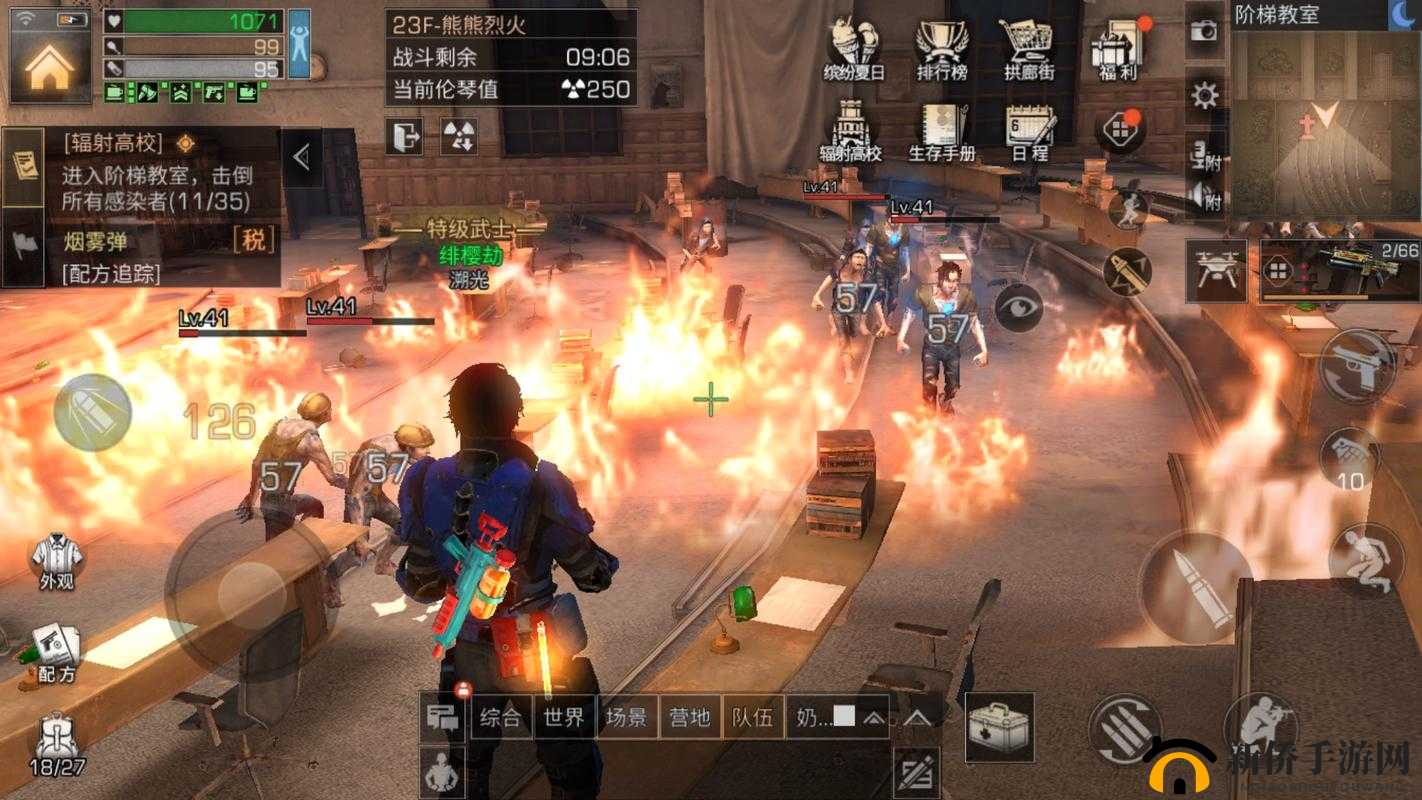Open the 排行榜 leaderboard
The image size is (1422, 800).
tap(941, 48)
